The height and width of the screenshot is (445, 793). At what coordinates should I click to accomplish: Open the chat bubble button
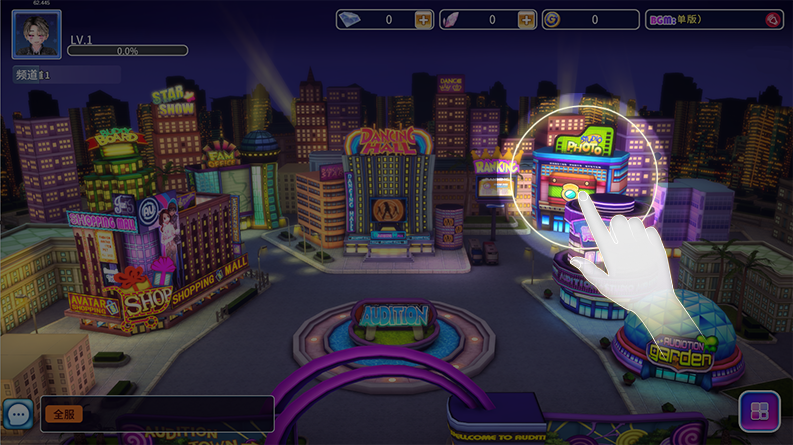pos(18,413)
